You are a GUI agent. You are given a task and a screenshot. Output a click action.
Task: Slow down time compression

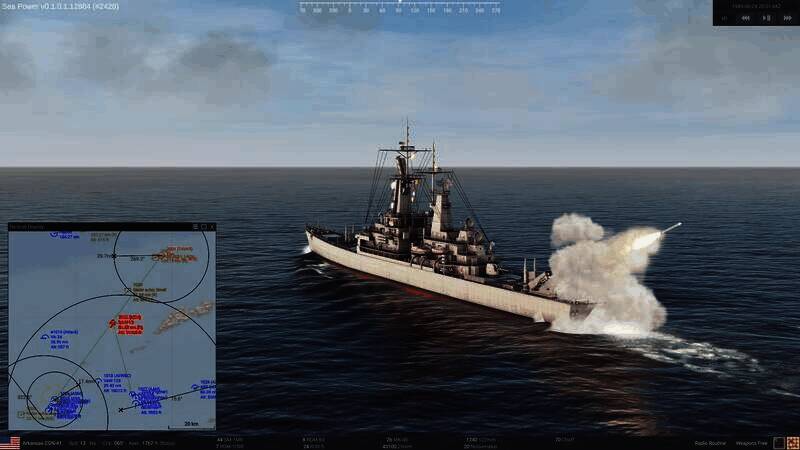(x=745, y=17)
